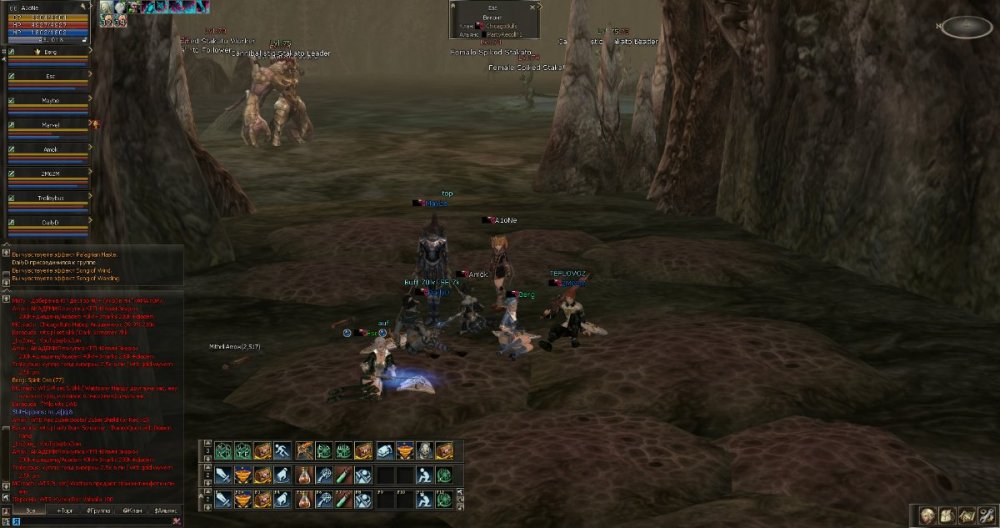
Task: Select ZPRZM's party frame
Action: click(x=50, y=174)
